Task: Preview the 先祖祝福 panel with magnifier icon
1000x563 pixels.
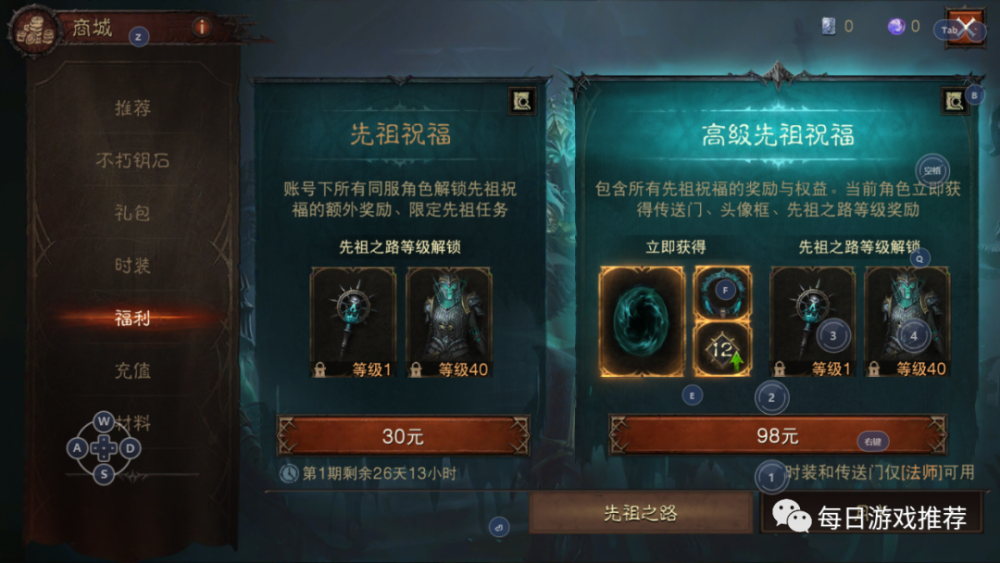Action: pos(521,100)
